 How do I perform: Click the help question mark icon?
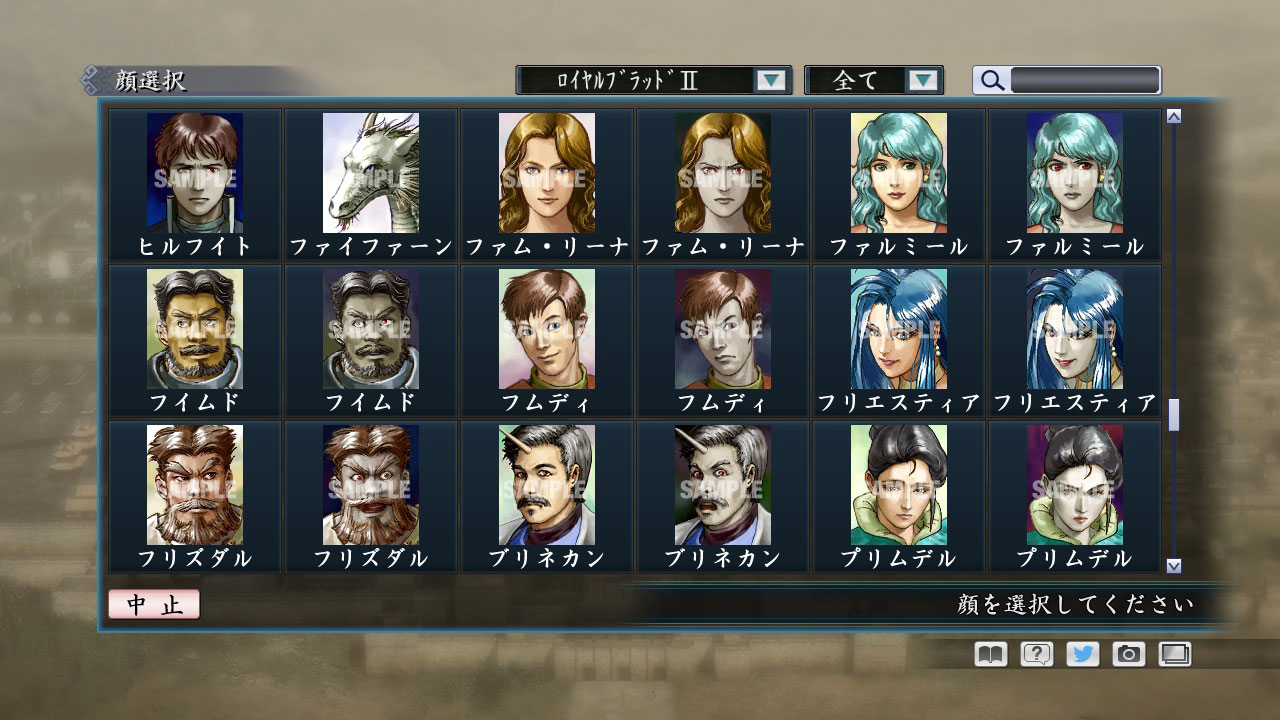click(x=1036, y=654)
